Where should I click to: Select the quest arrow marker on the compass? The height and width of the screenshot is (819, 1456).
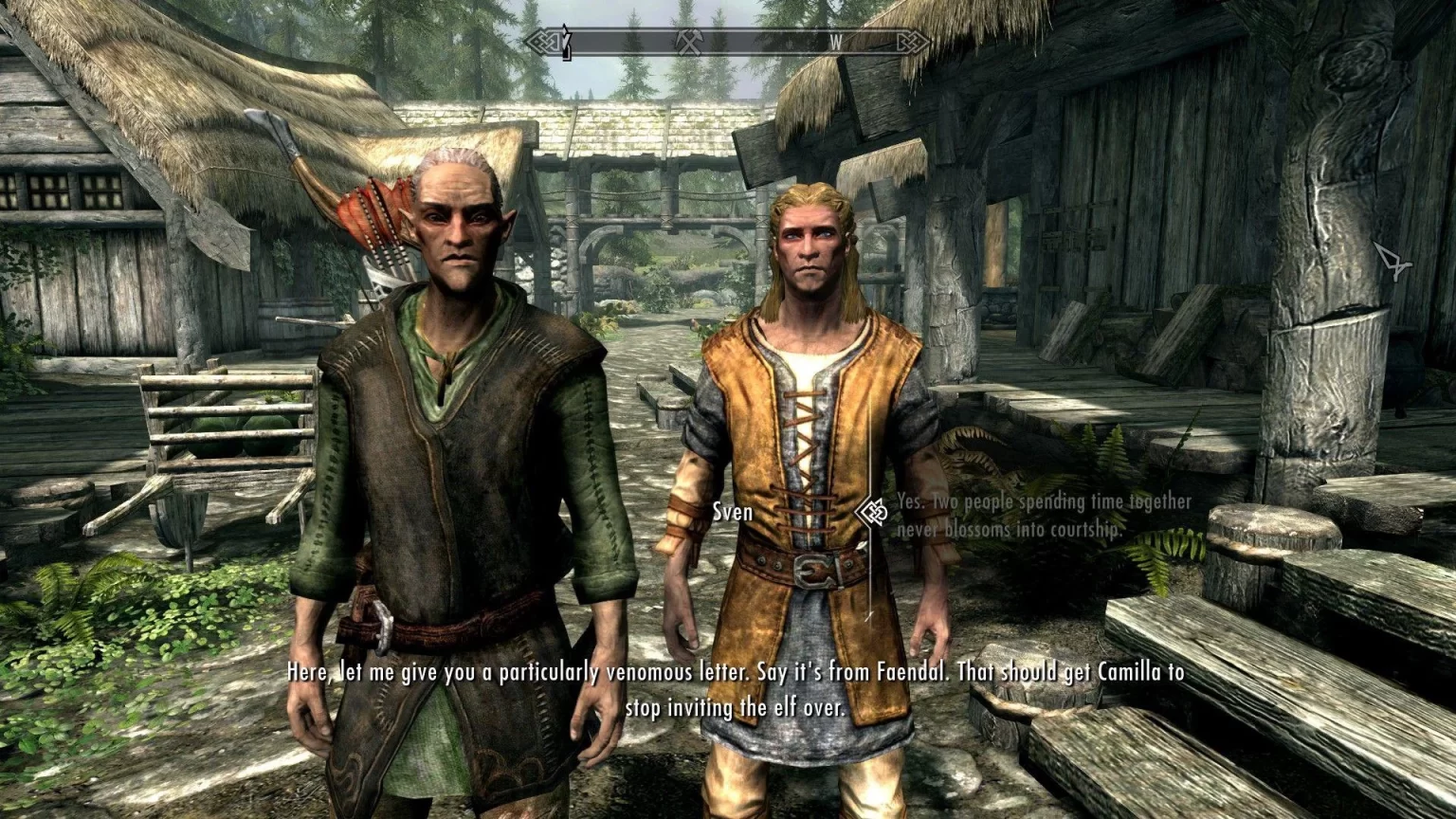[566, 42]
